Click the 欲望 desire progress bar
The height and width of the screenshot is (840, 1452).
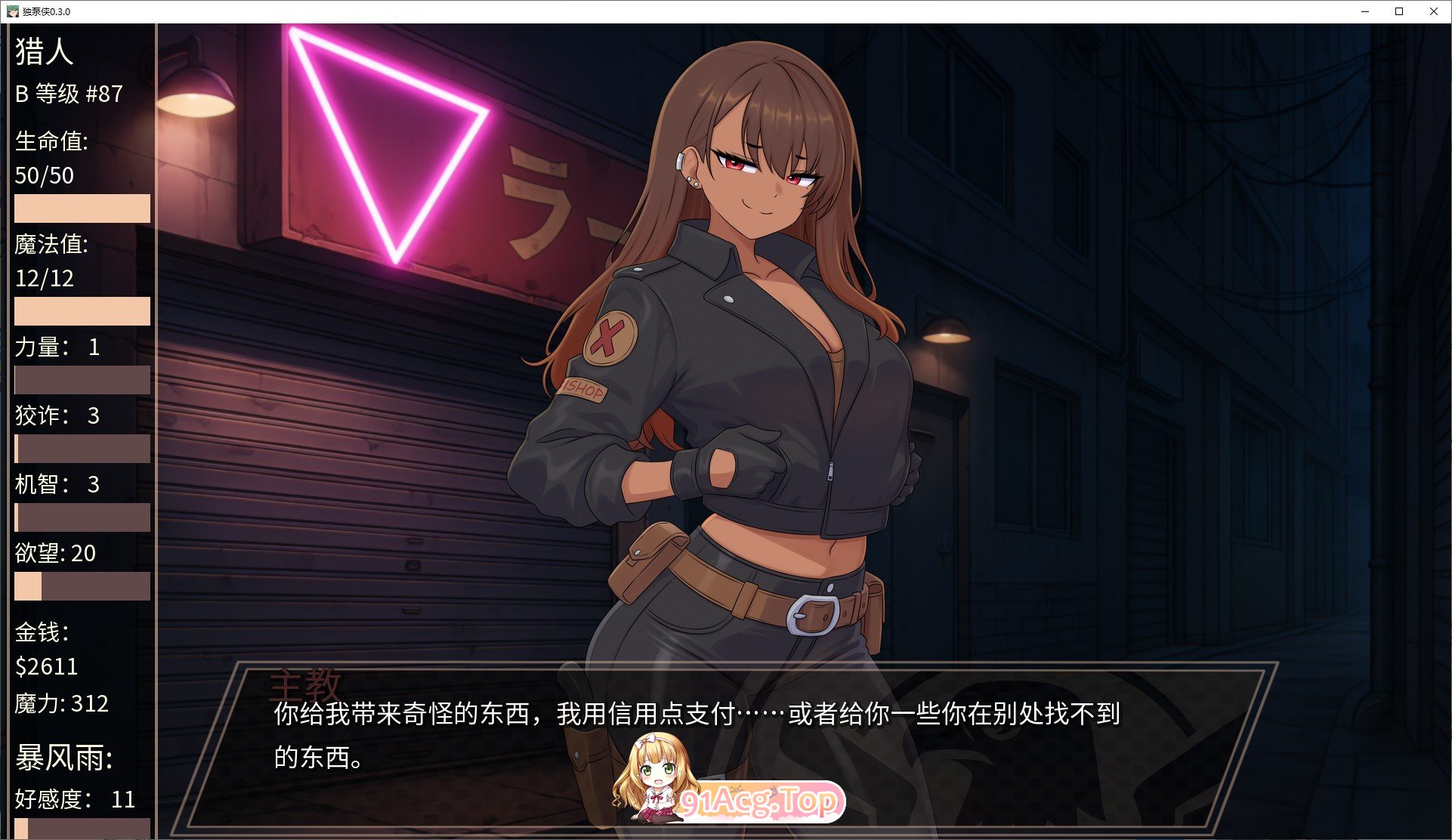82,586
